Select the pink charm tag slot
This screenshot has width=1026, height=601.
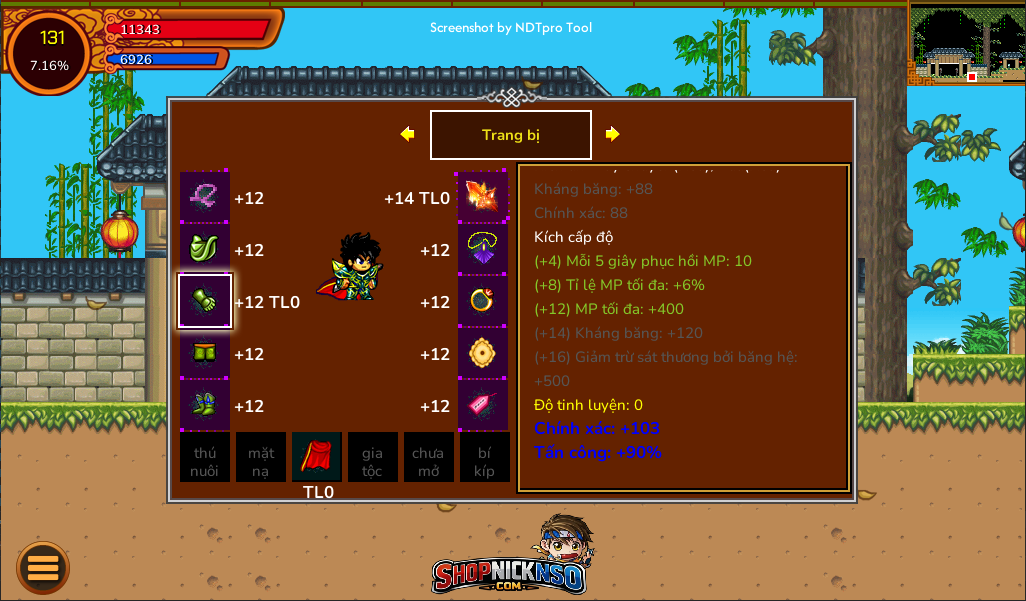483,405
